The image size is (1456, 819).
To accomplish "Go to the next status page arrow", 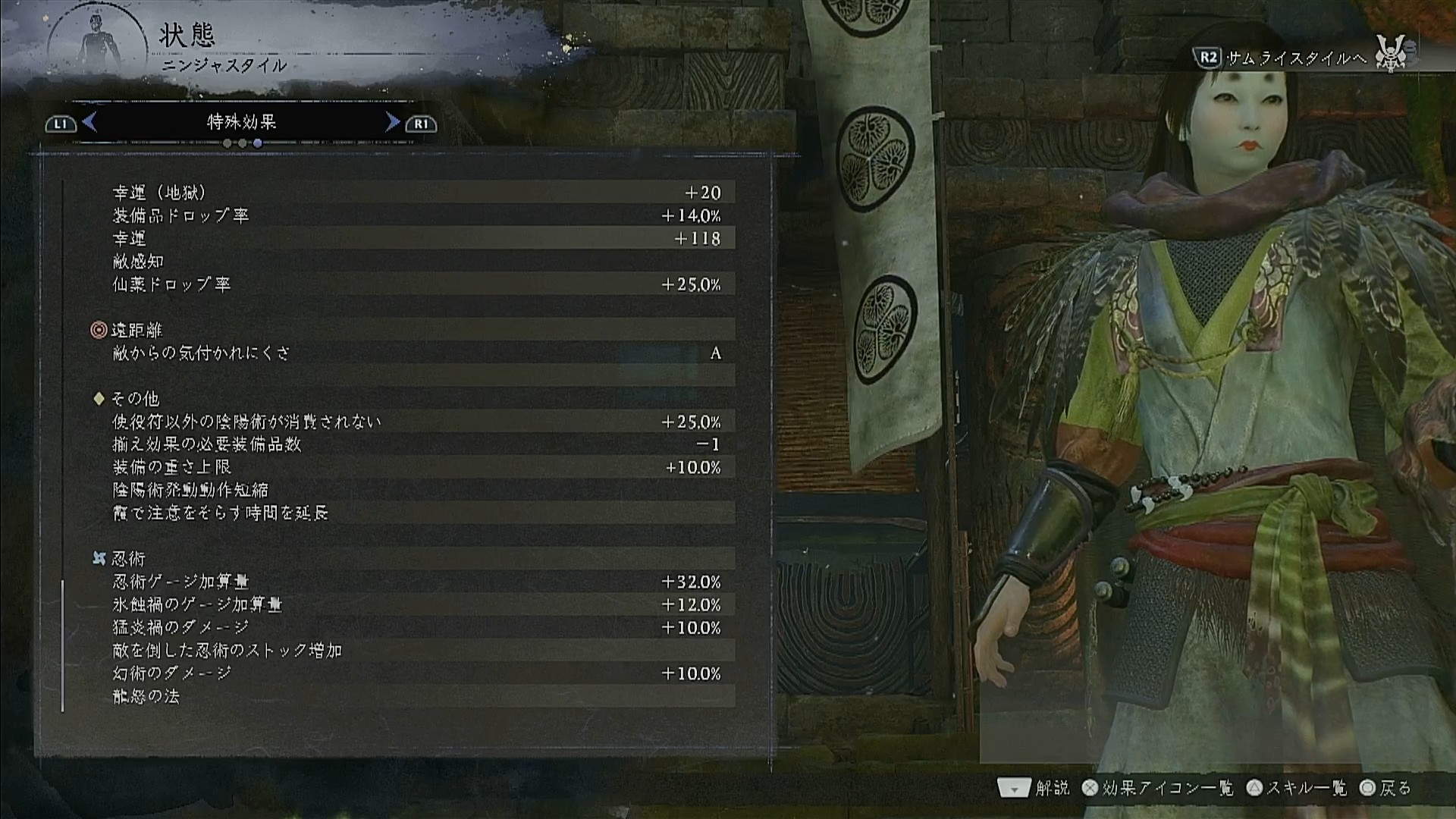I will 392,122.
